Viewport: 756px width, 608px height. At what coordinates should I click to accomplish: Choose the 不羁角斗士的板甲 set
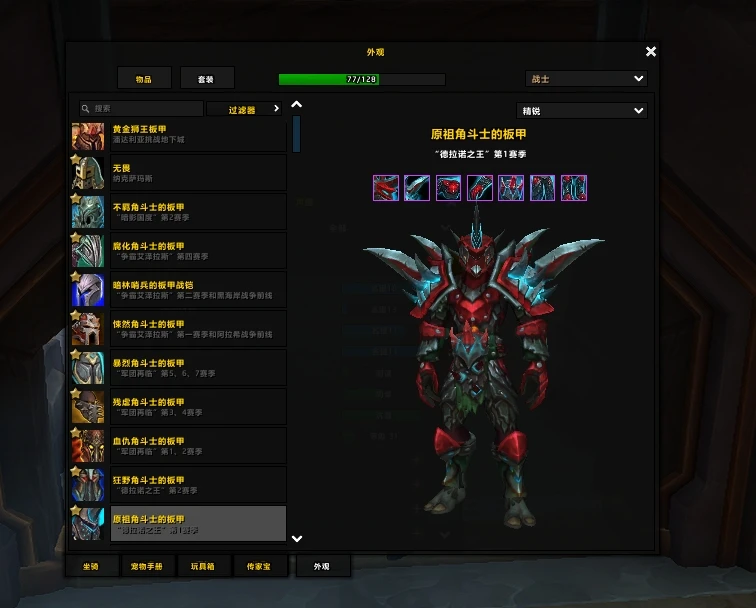(x=178, y=212)
